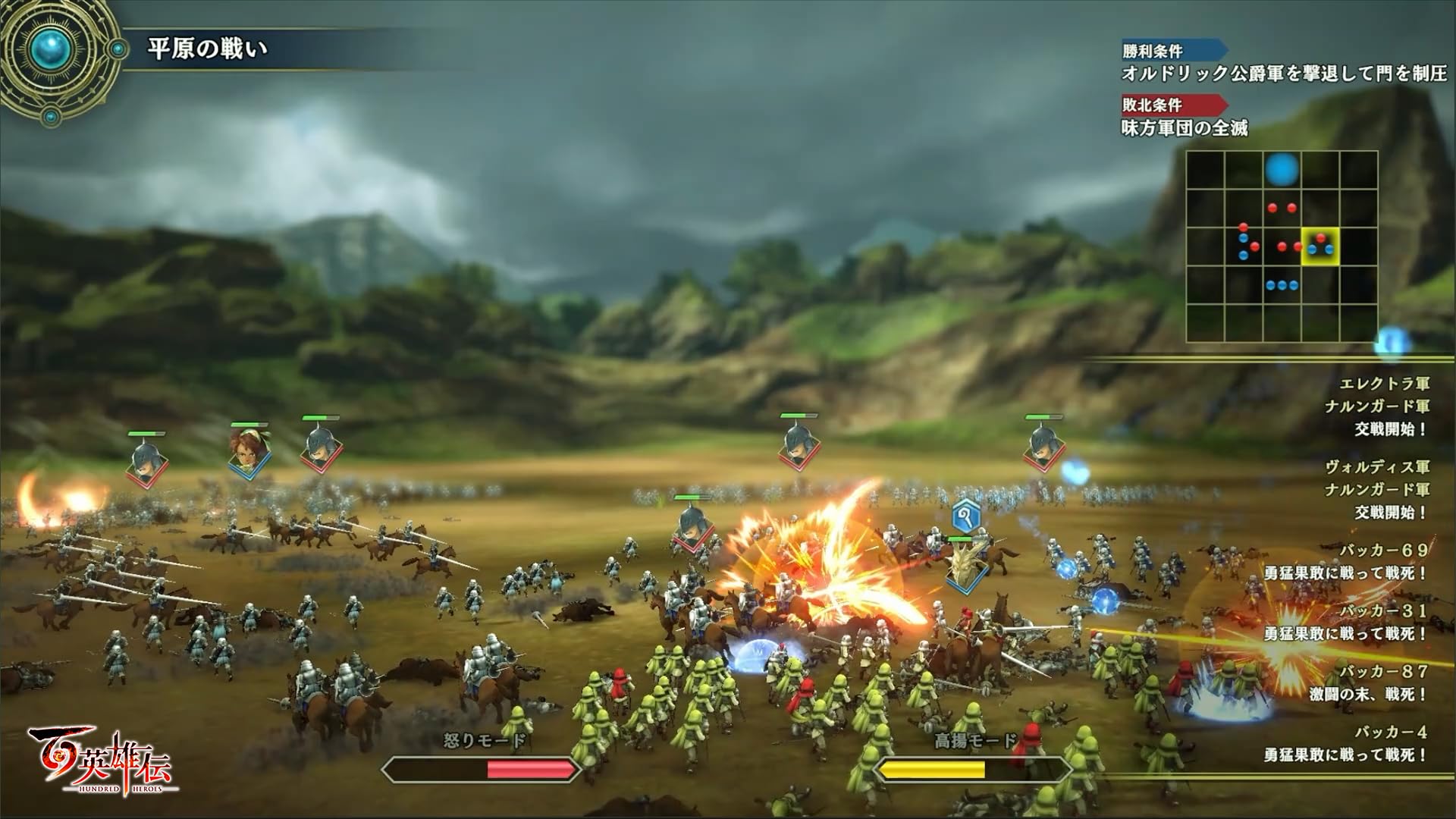
Task: Show the 勝利条件 victory condition objective
Action: [1284, 73]
